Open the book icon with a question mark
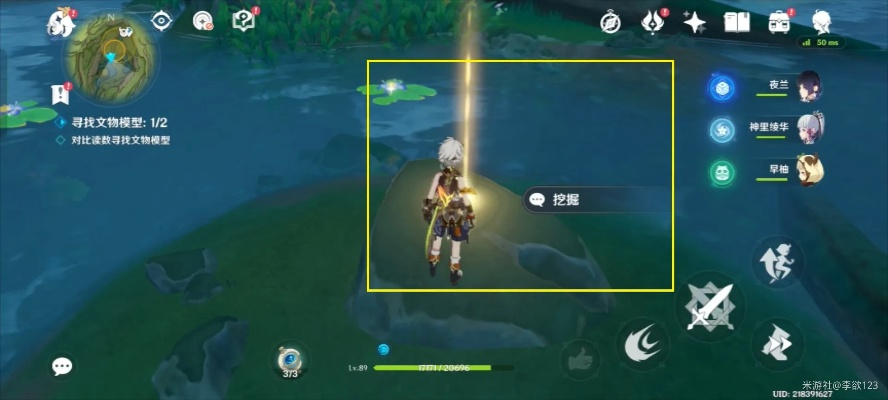The width and height of the screenshot is (888, 400). click(x=243, y=20)
